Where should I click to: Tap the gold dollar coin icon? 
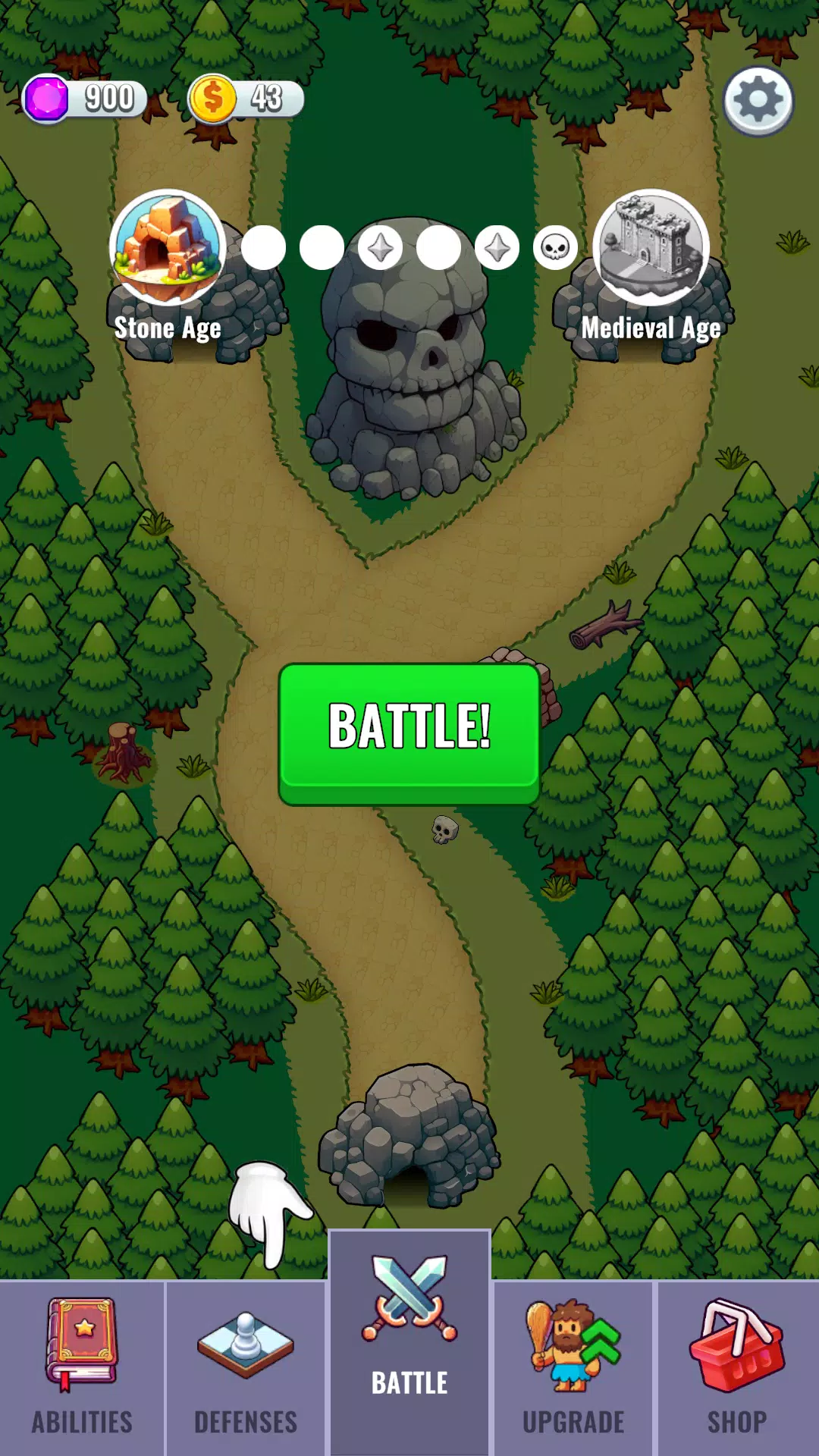[212, 99]
